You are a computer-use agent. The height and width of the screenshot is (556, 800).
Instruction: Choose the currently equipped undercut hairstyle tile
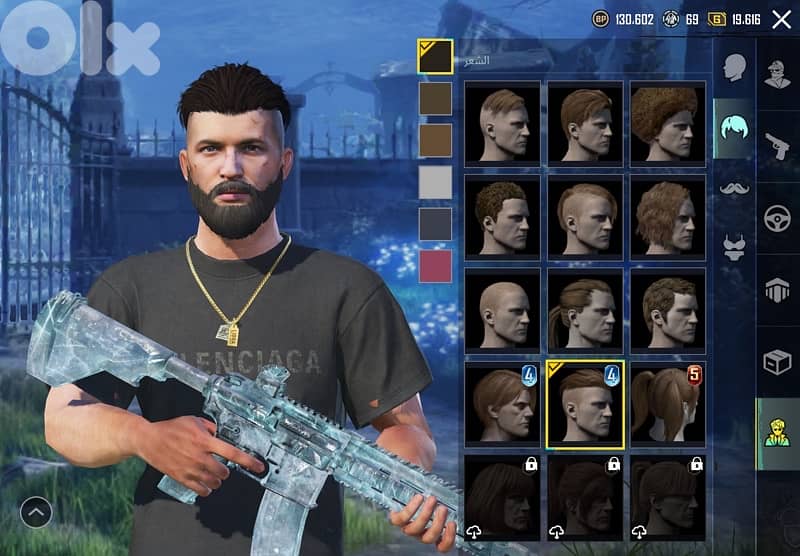point(585,402)
